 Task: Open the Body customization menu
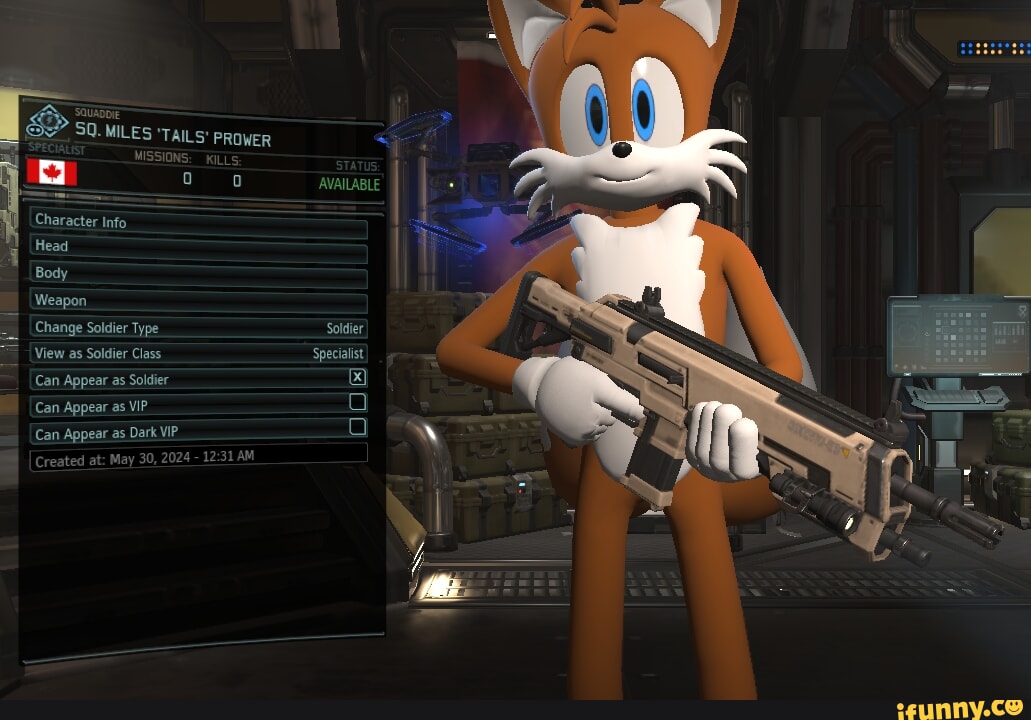pos(198,273)
